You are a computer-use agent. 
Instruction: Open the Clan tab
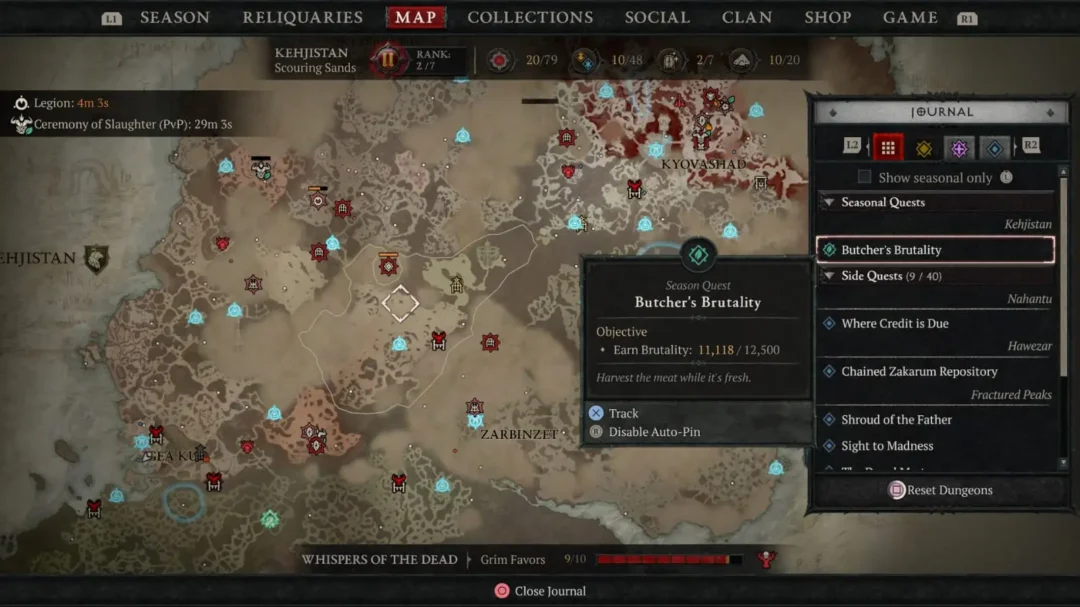point(747,17)
